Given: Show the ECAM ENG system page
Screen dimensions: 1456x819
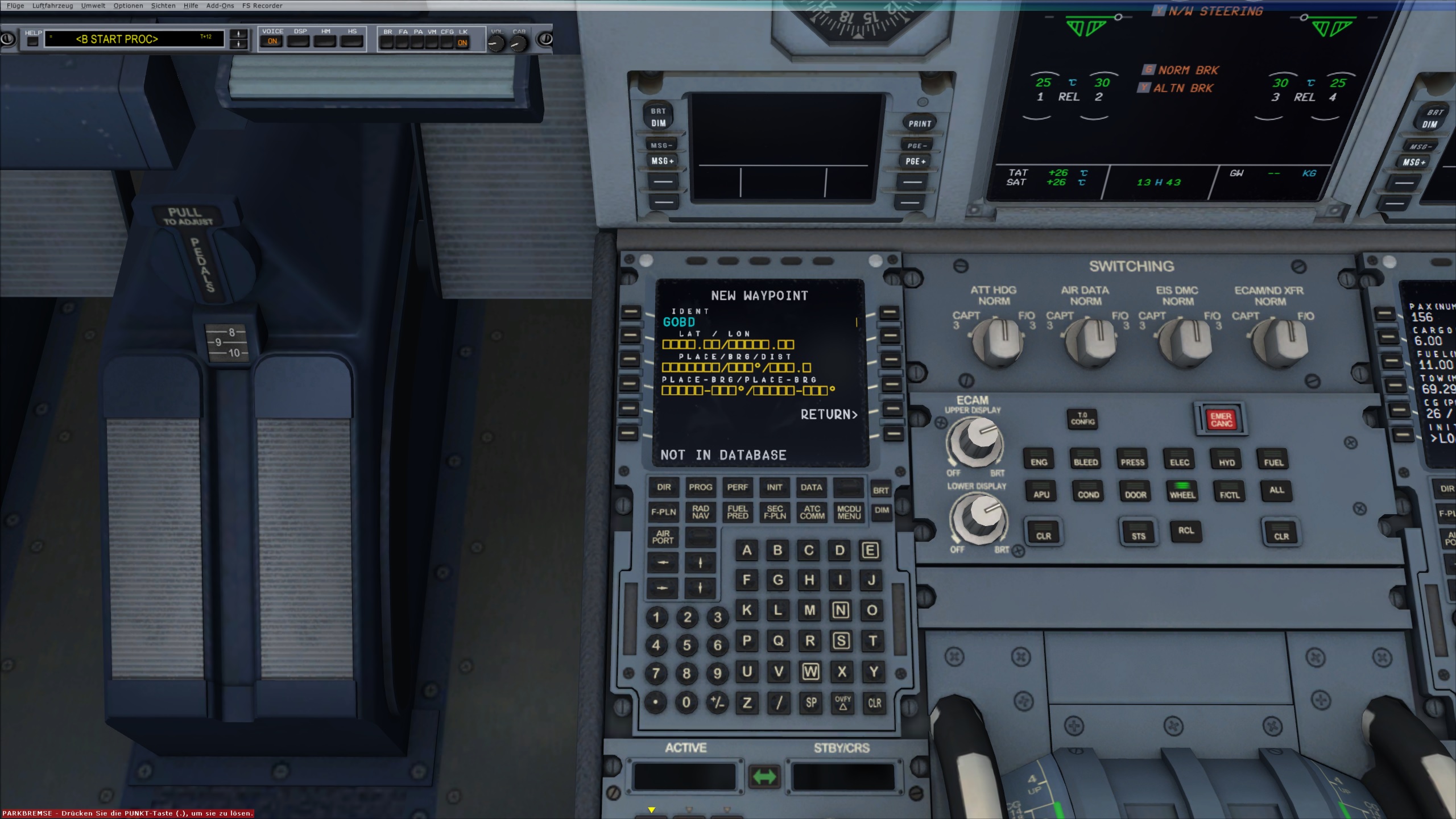Looking at the screenshot, I should pos(1039,461).
